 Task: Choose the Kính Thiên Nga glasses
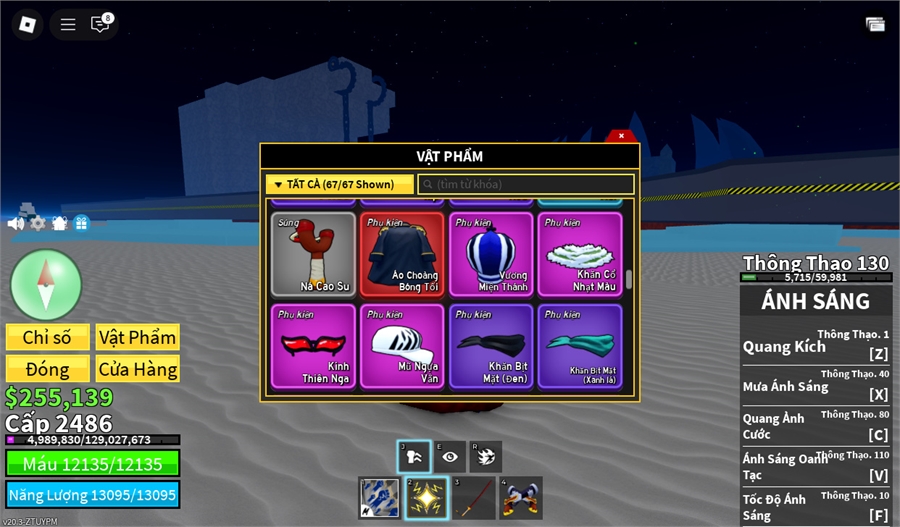pos(313,345)
